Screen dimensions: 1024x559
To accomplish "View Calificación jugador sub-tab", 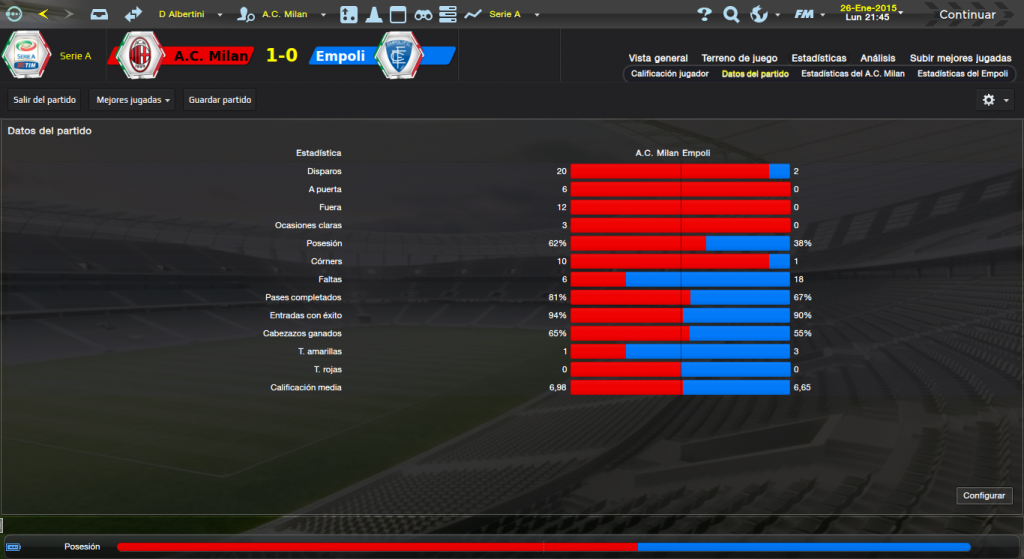I will point(669,74).
